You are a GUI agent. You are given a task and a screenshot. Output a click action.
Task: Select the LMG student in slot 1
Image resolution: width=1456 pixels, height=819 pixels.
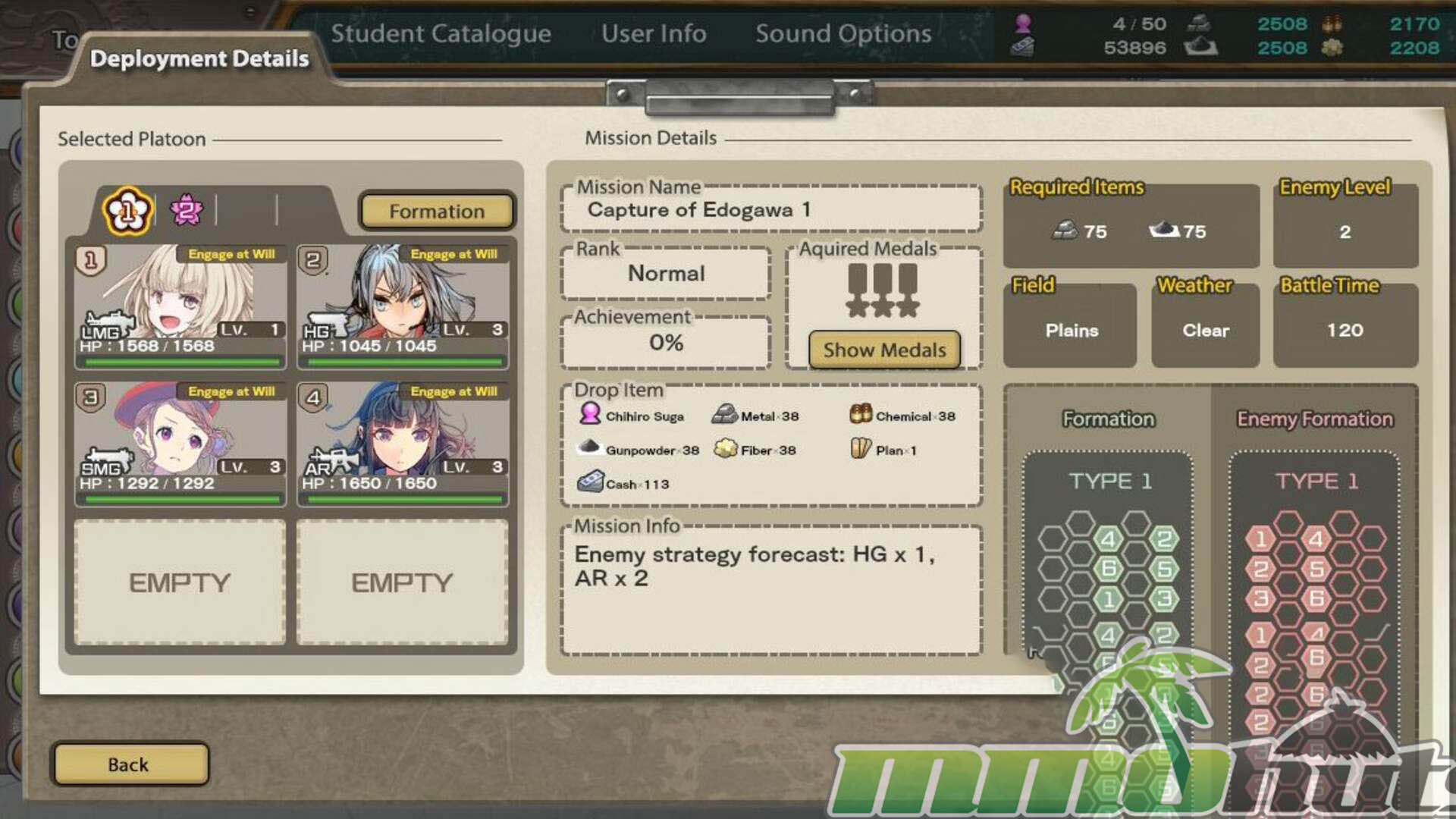[x=180, y=305]
